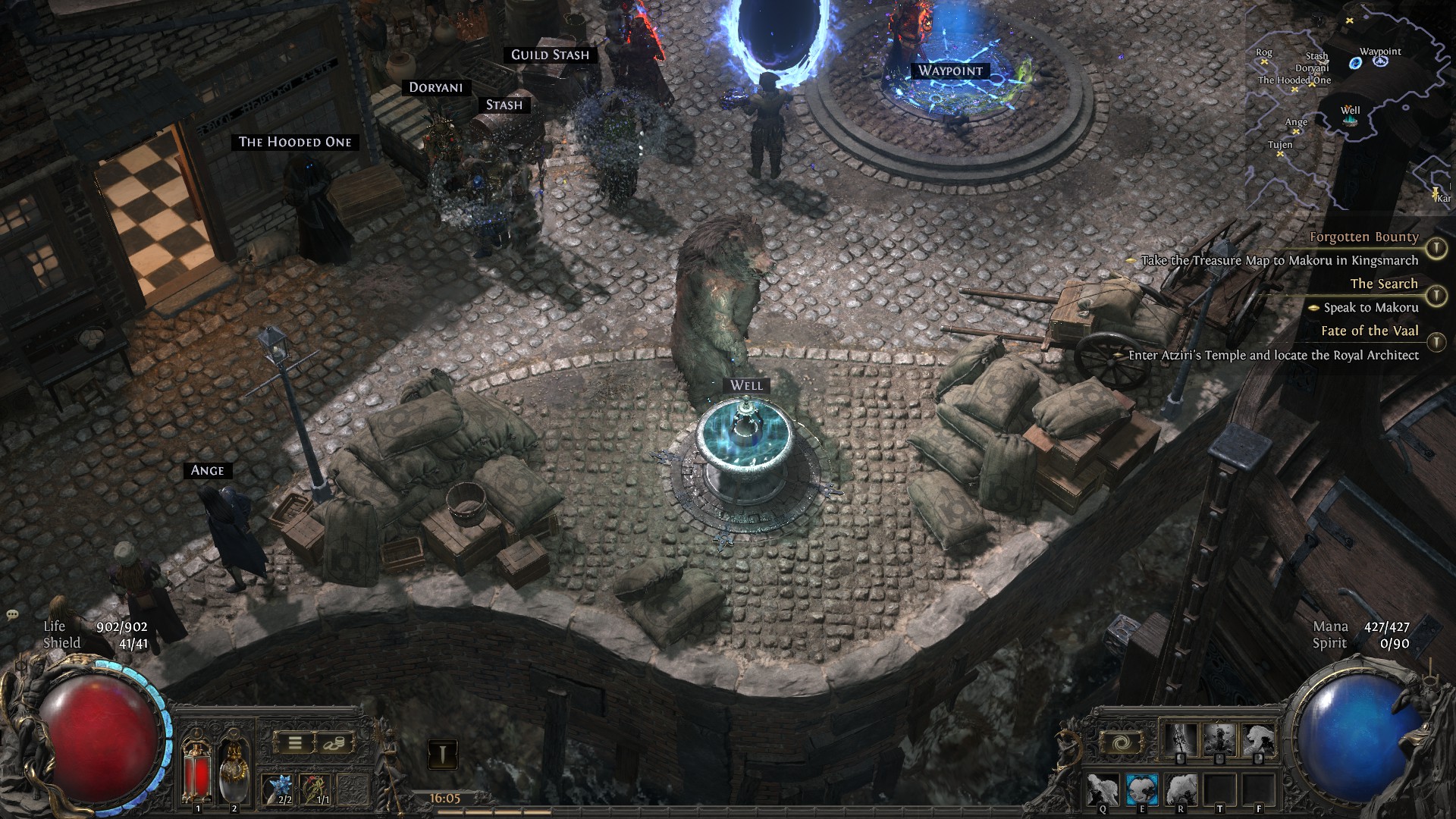Activate the bear skill bound to Q
This screenshot has height=819, width=1456.
pyautogui.click(x=1103, y=789)
